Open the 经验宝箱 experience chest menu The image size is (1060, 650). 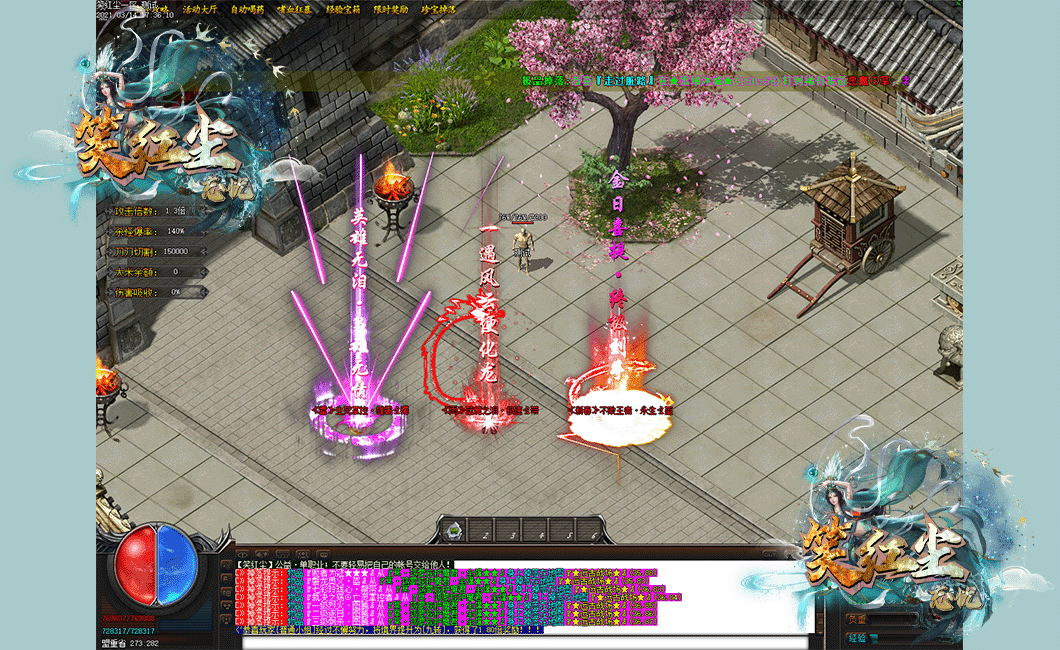pyautogui.click(x=343, y=9)
